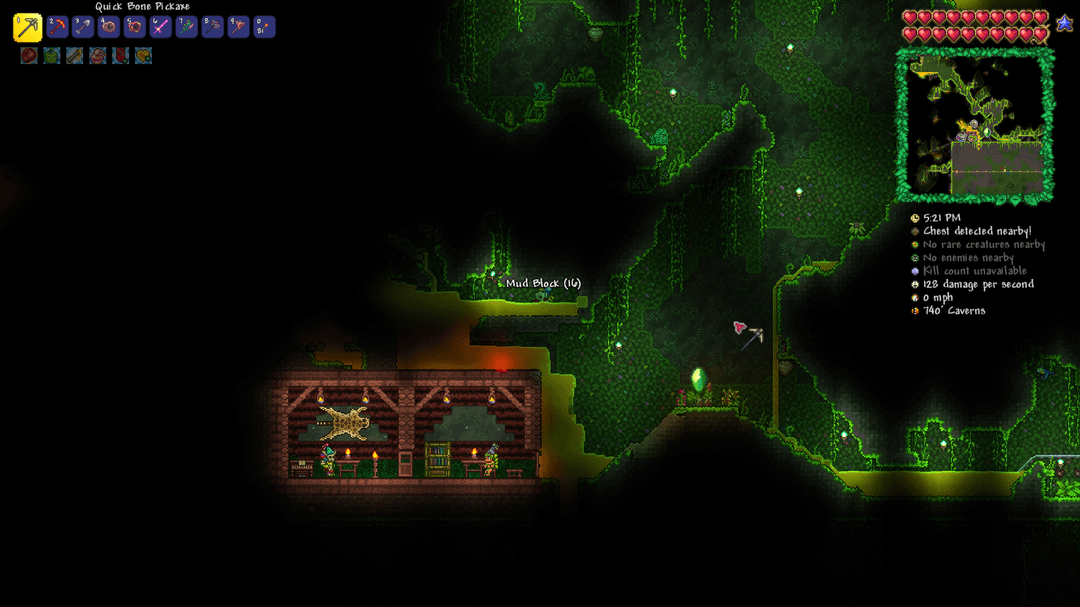
Task: Select the pink sword in slot 6
Action: pos(160,27)
